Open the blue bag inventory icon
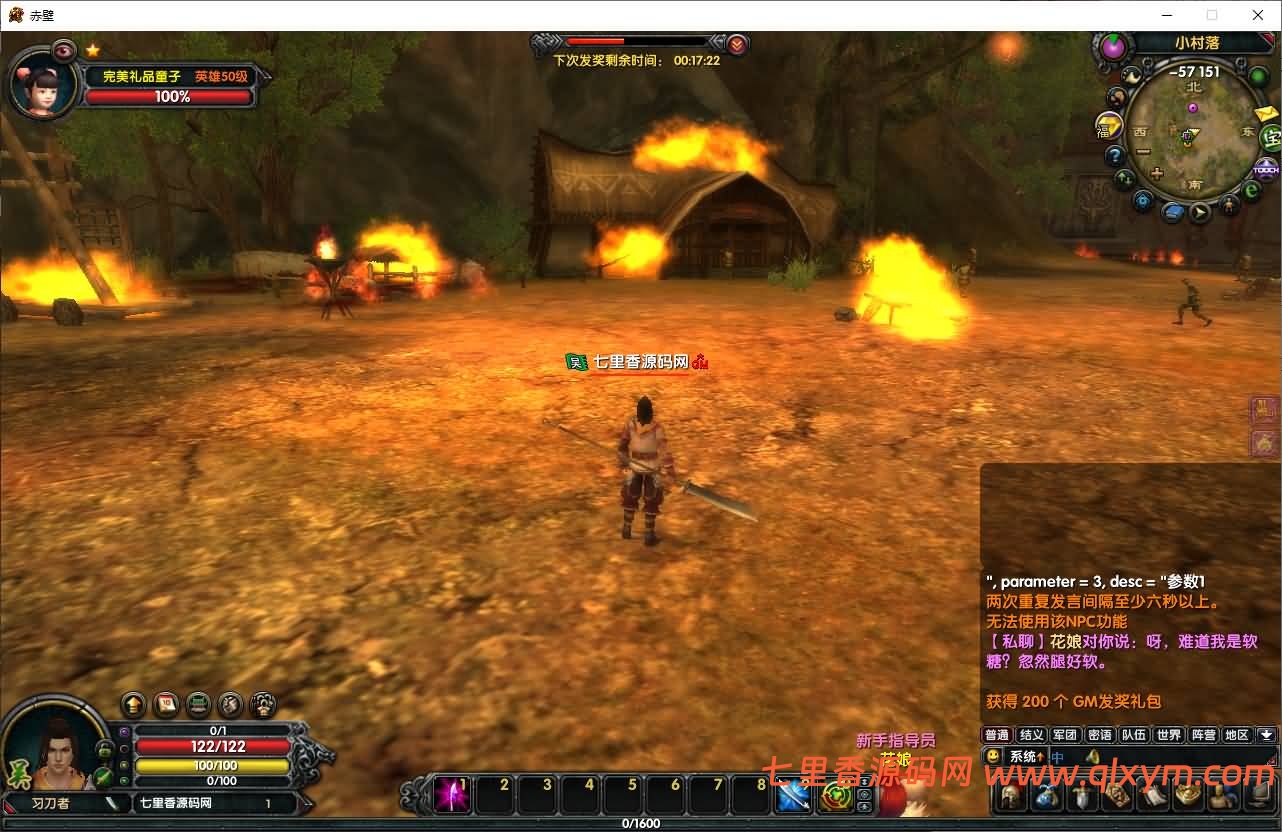1282x832 pixels. pos(1046,797)
